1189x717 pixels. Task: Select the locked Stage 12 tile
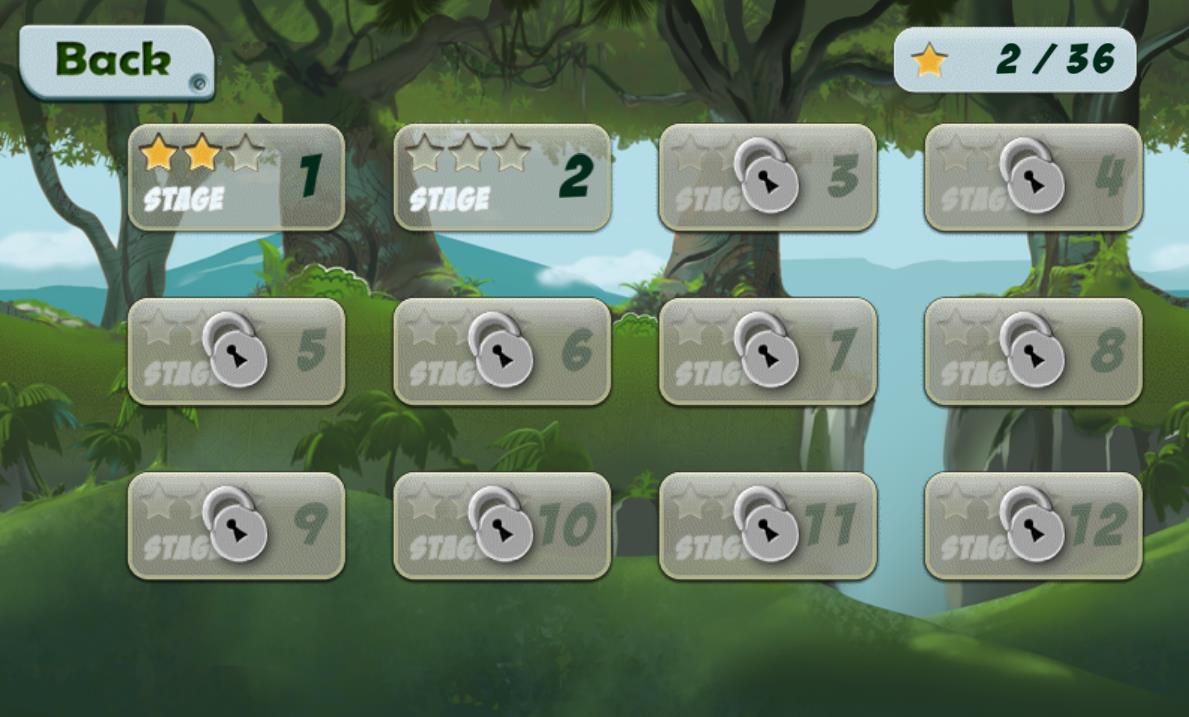1033,526
